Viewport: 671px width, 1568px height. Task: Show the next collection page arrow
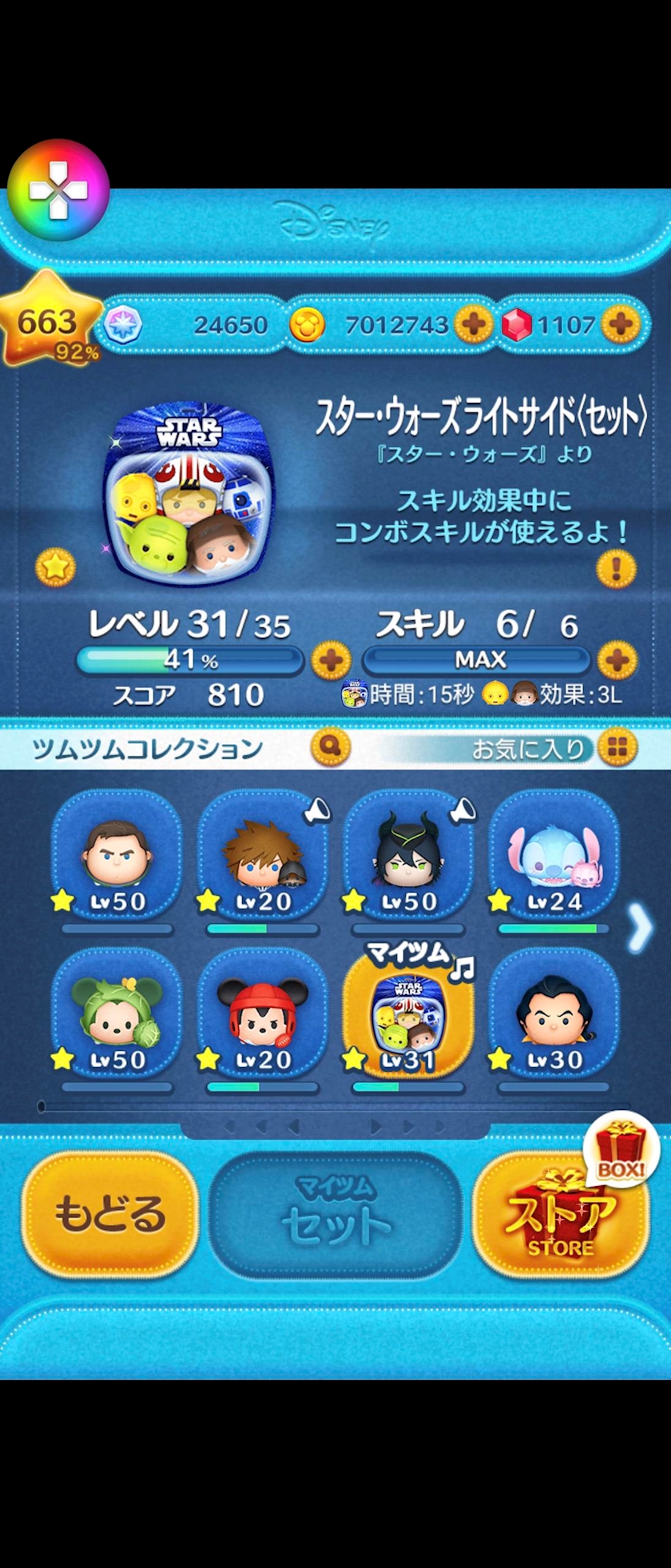click(x=640, y=929)
